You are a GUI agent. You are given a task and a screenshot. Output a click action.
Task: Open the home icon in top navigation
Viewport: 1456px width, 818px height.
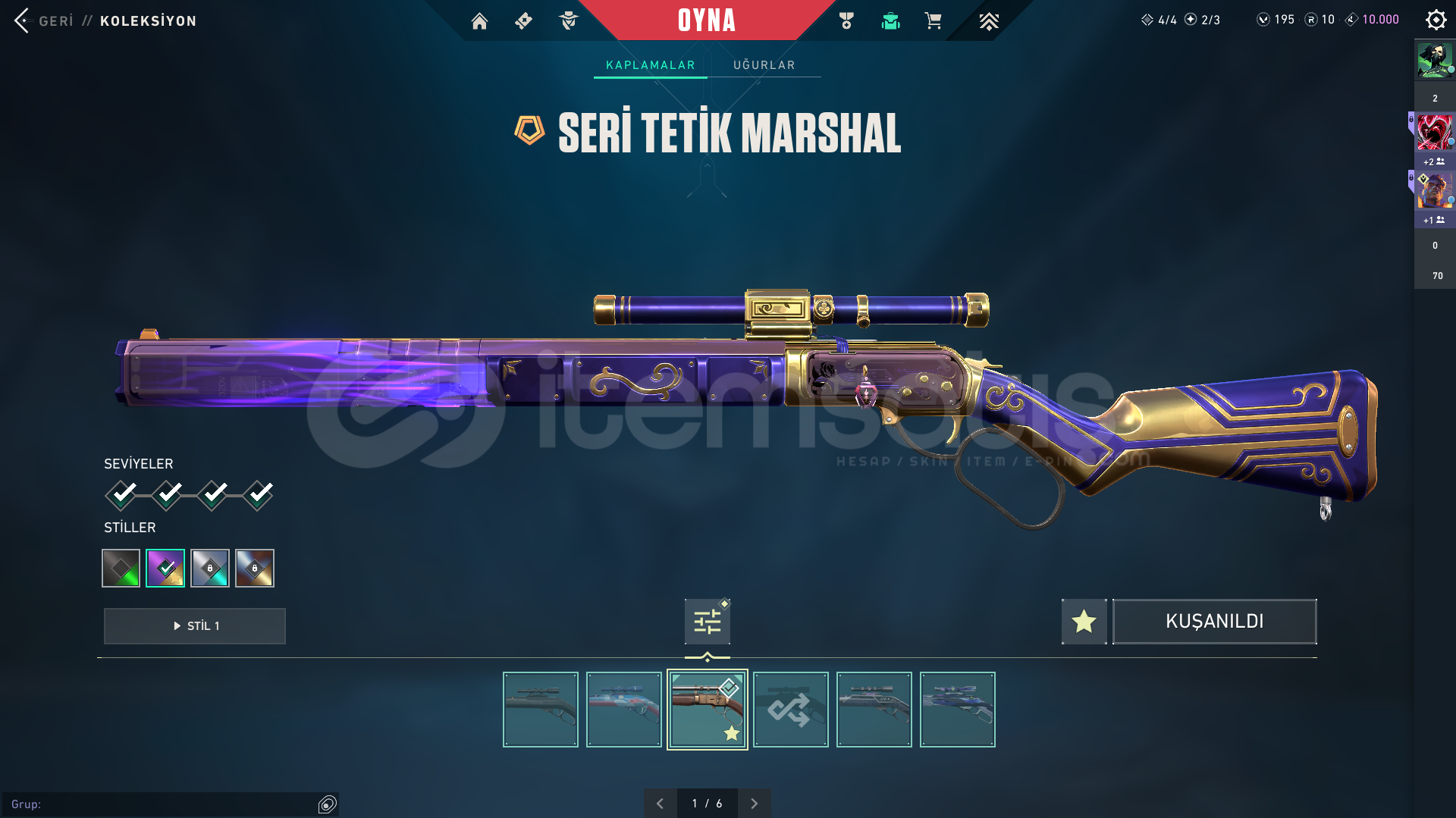click(x=479, y=21)
